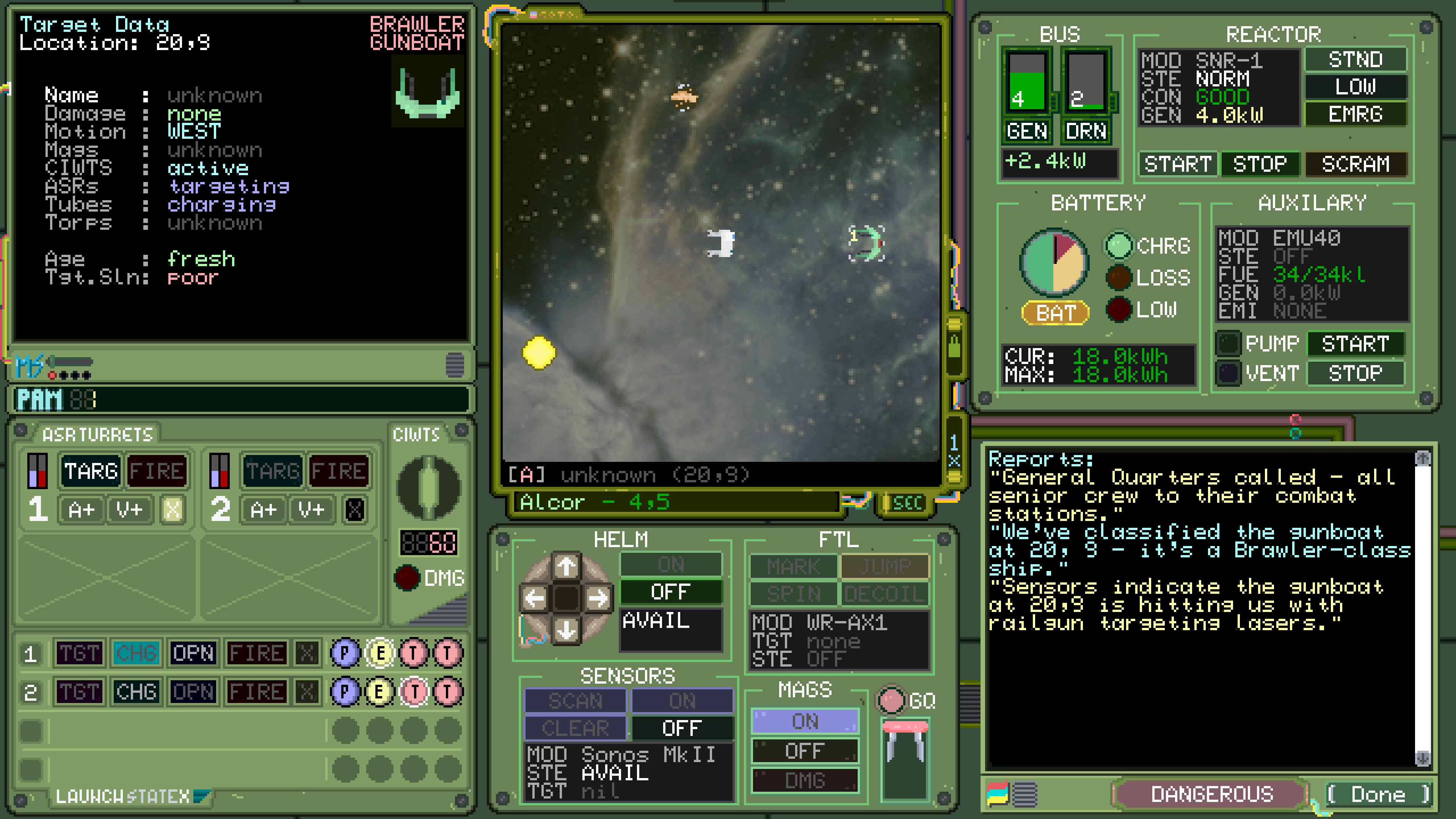Click the Done button in reports
1456x819 pixels.
coord(1378,794)
